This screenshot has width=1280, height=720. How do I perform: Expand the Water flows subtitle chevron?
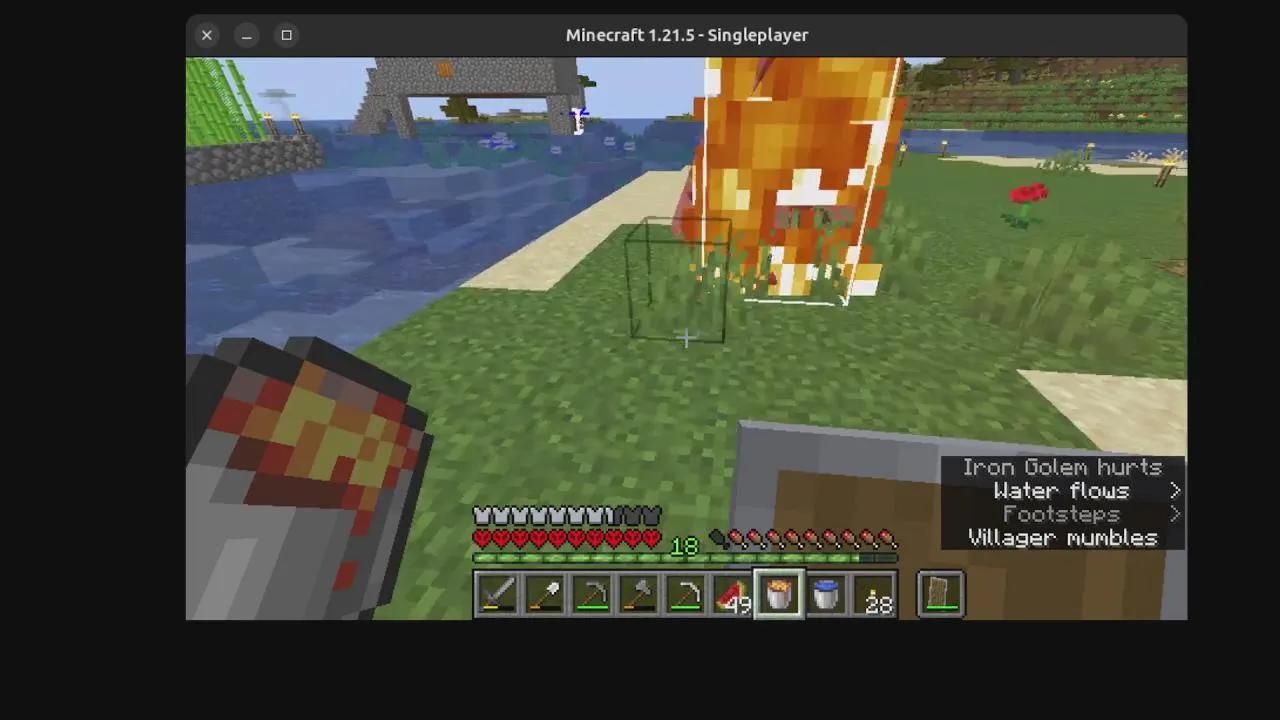[x=1175, y=490]
